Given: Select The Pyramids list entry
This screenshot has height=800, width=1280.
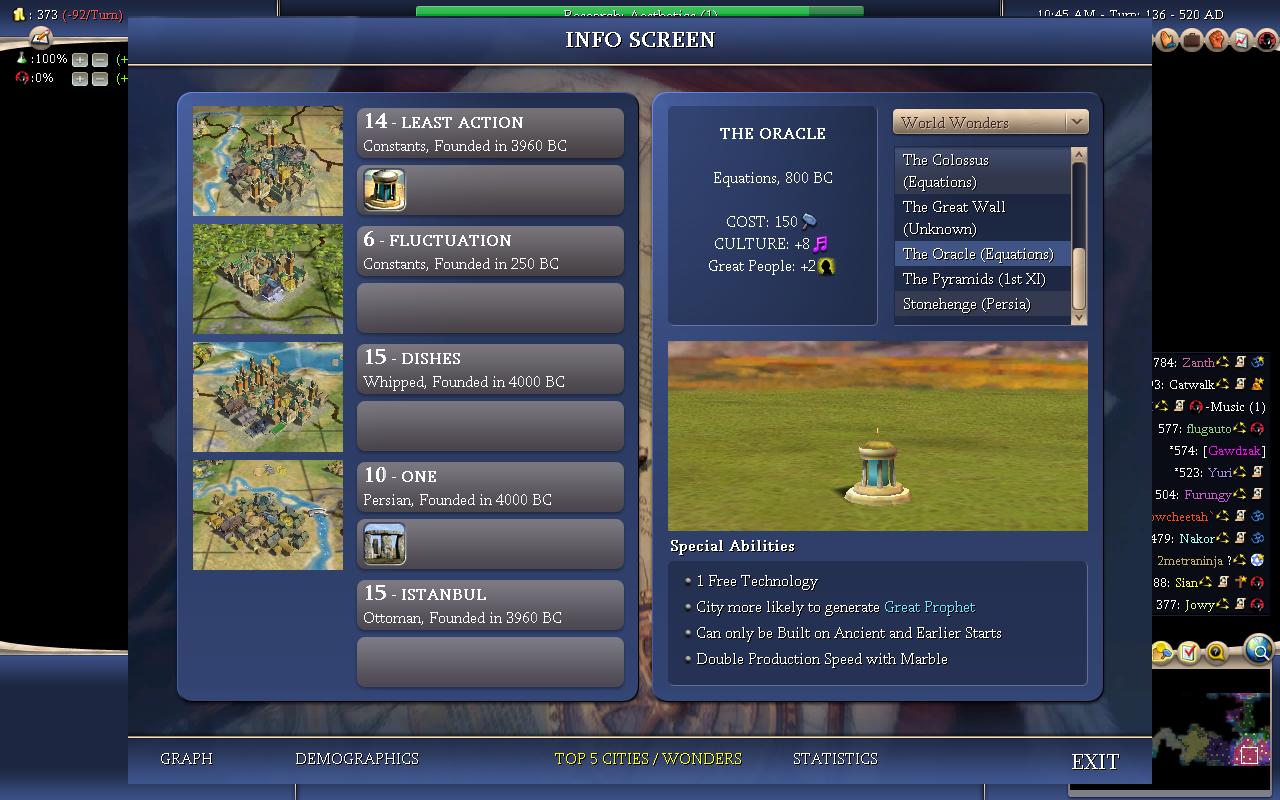Looking at the screenshot, I should (x=973, y=279).
